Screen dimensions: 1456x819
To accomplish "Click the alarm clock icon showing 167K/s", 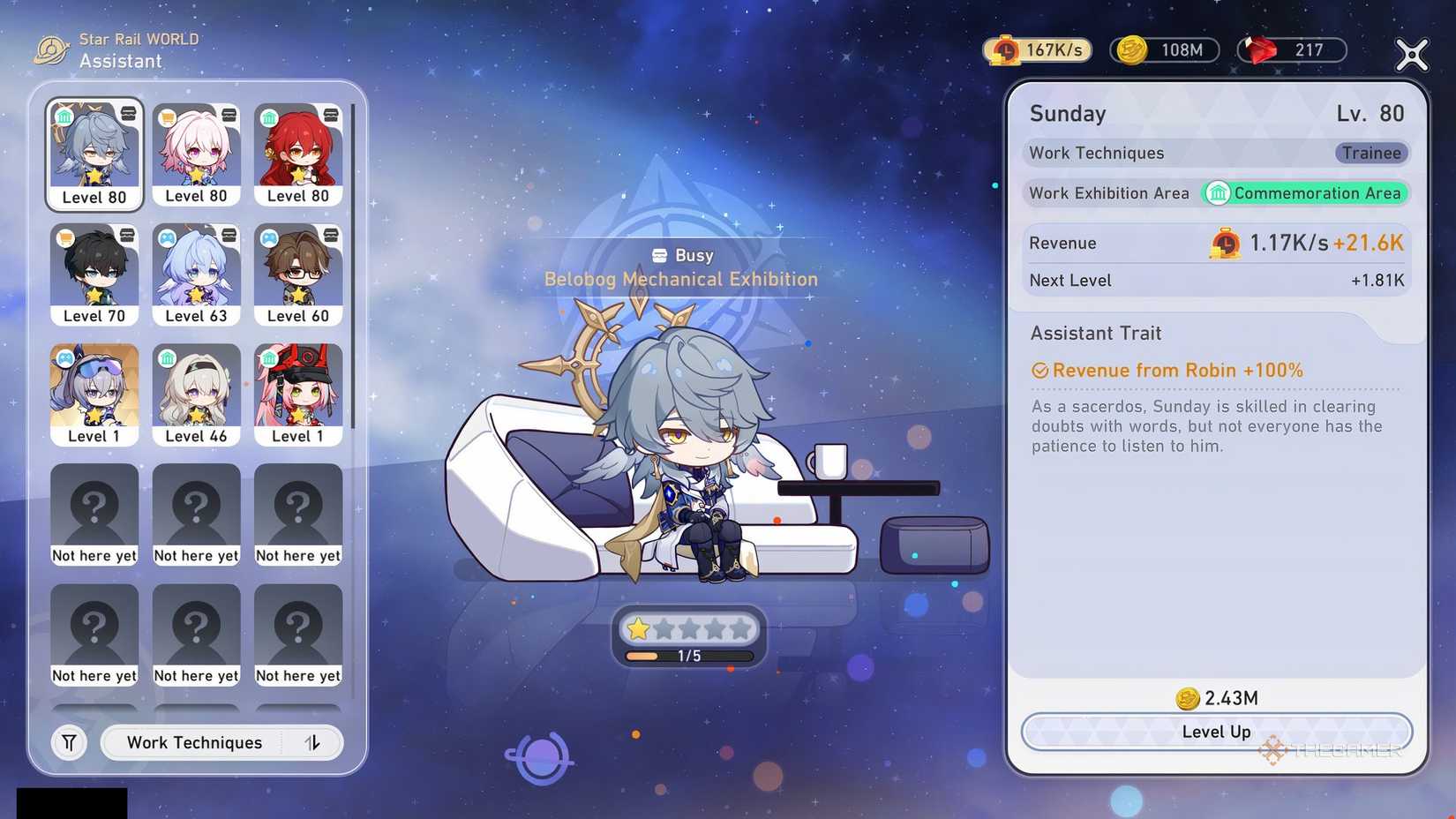I will [1005, 49].
